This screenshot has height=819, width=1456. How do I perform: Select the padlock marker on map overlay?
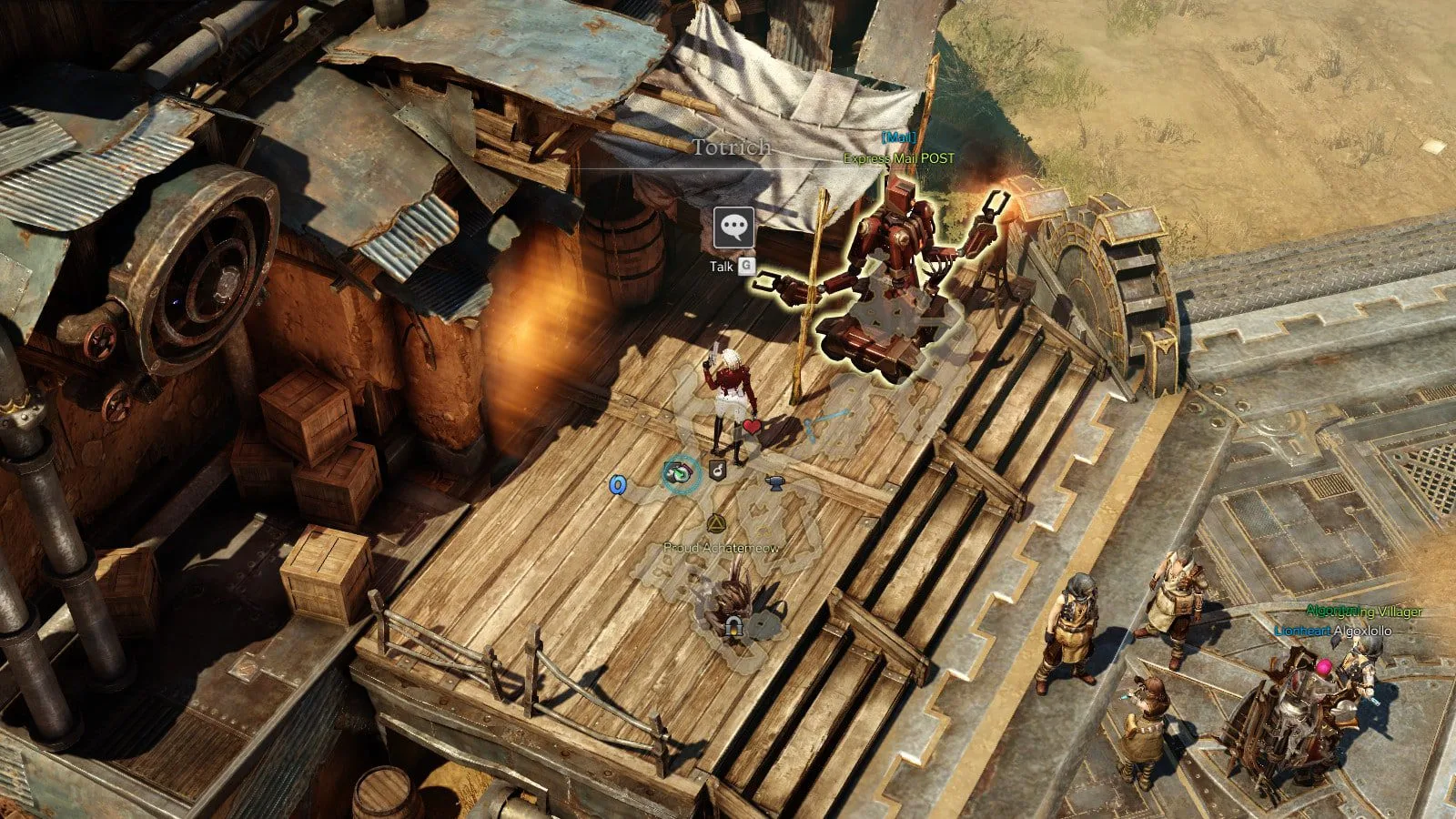click(x=733, y=626)
